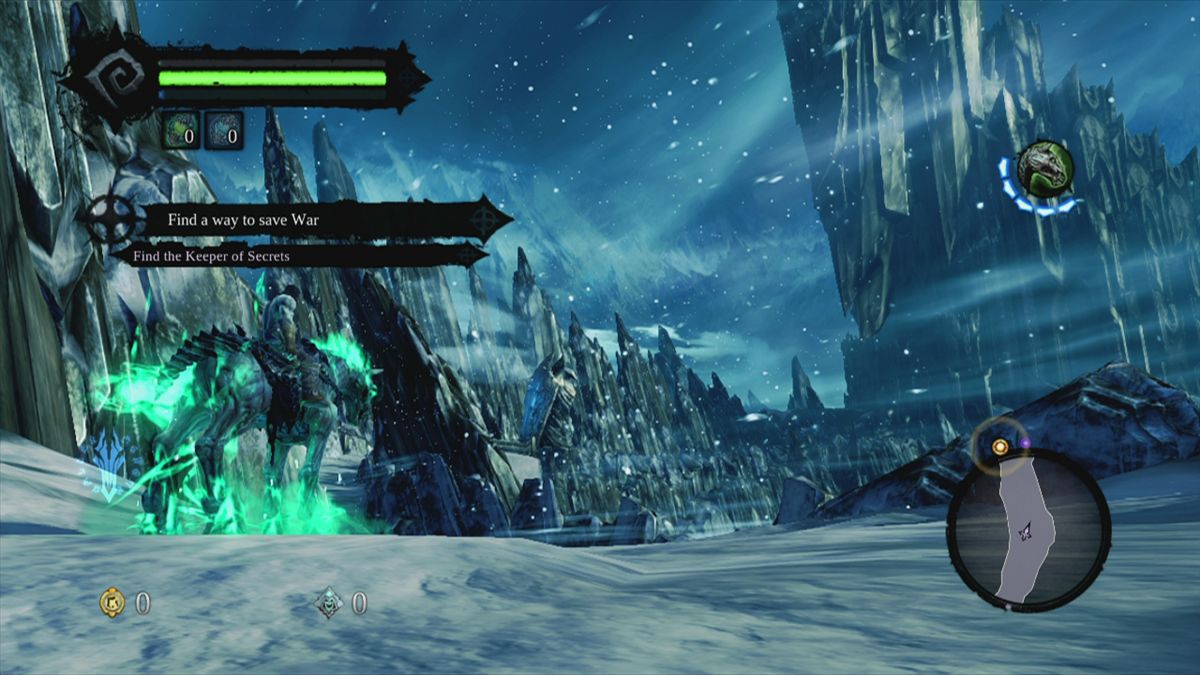
Task: Activate the horse summon icon
Action: [1045, 167]
